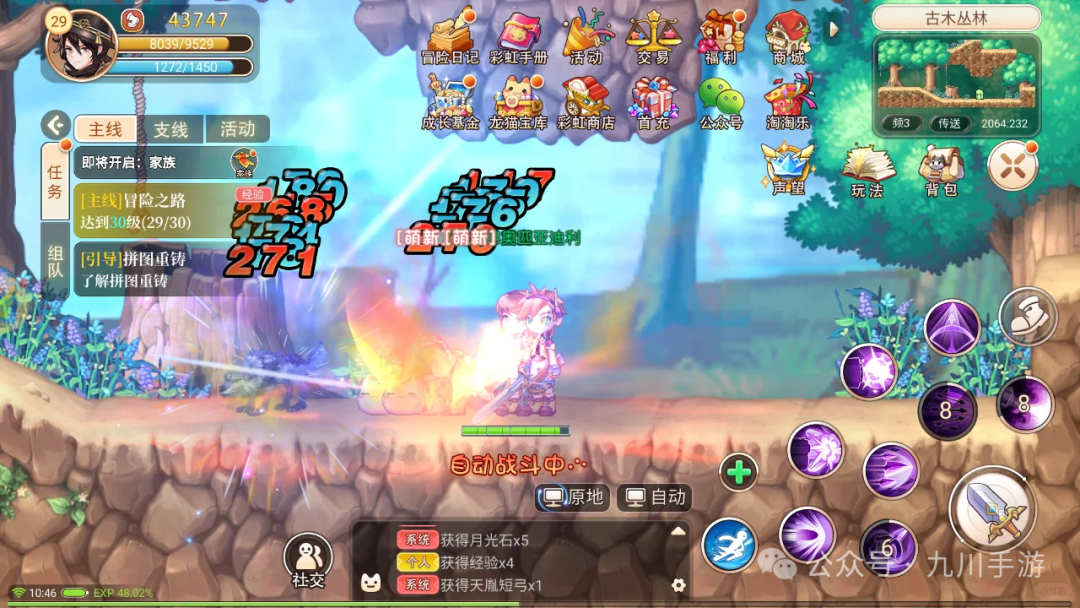The image size is (1080, 608).
Task: Switch to the 活动 quest tab
Action: 238,129
